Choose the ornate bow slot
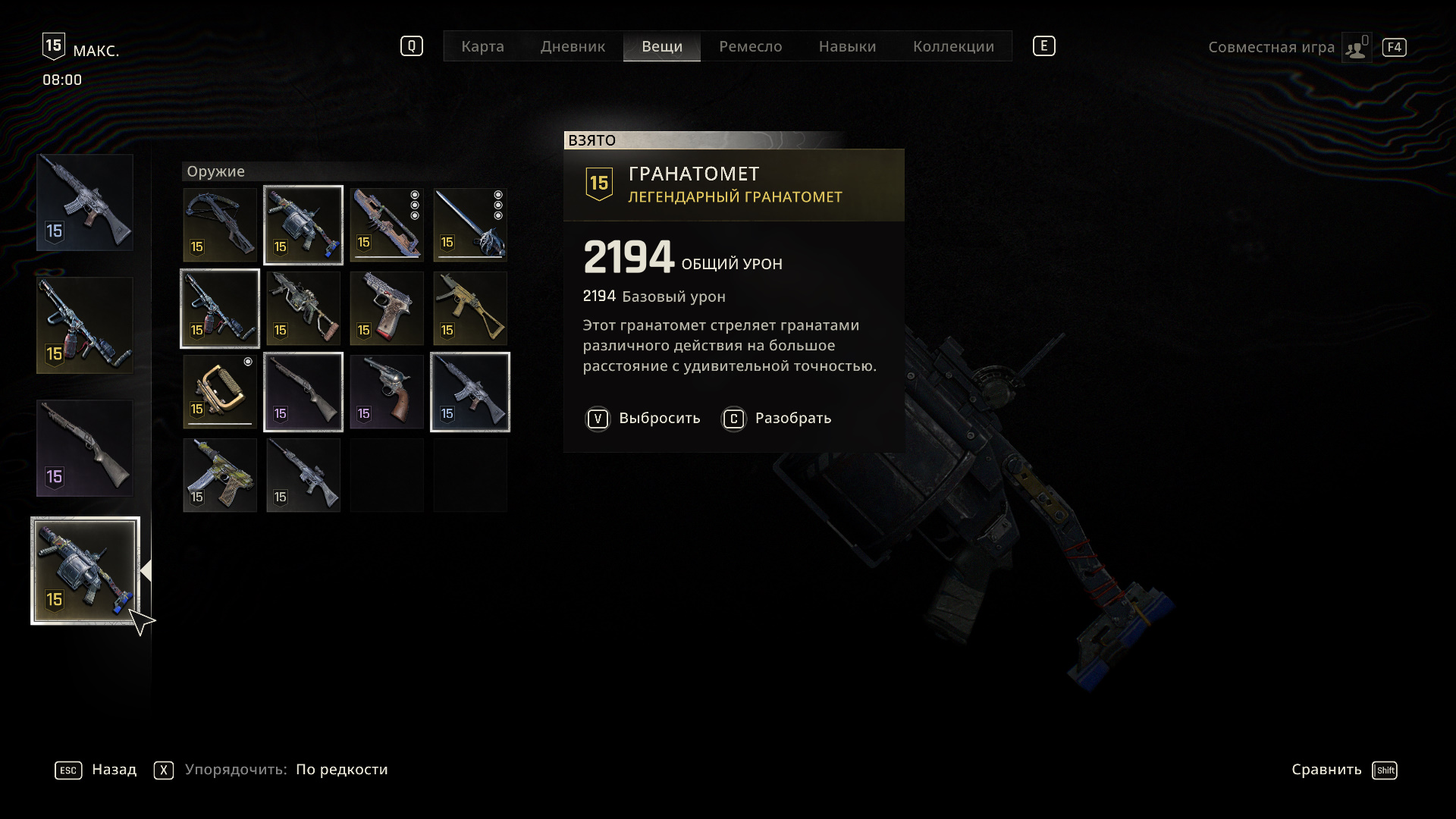 (387, 225)
